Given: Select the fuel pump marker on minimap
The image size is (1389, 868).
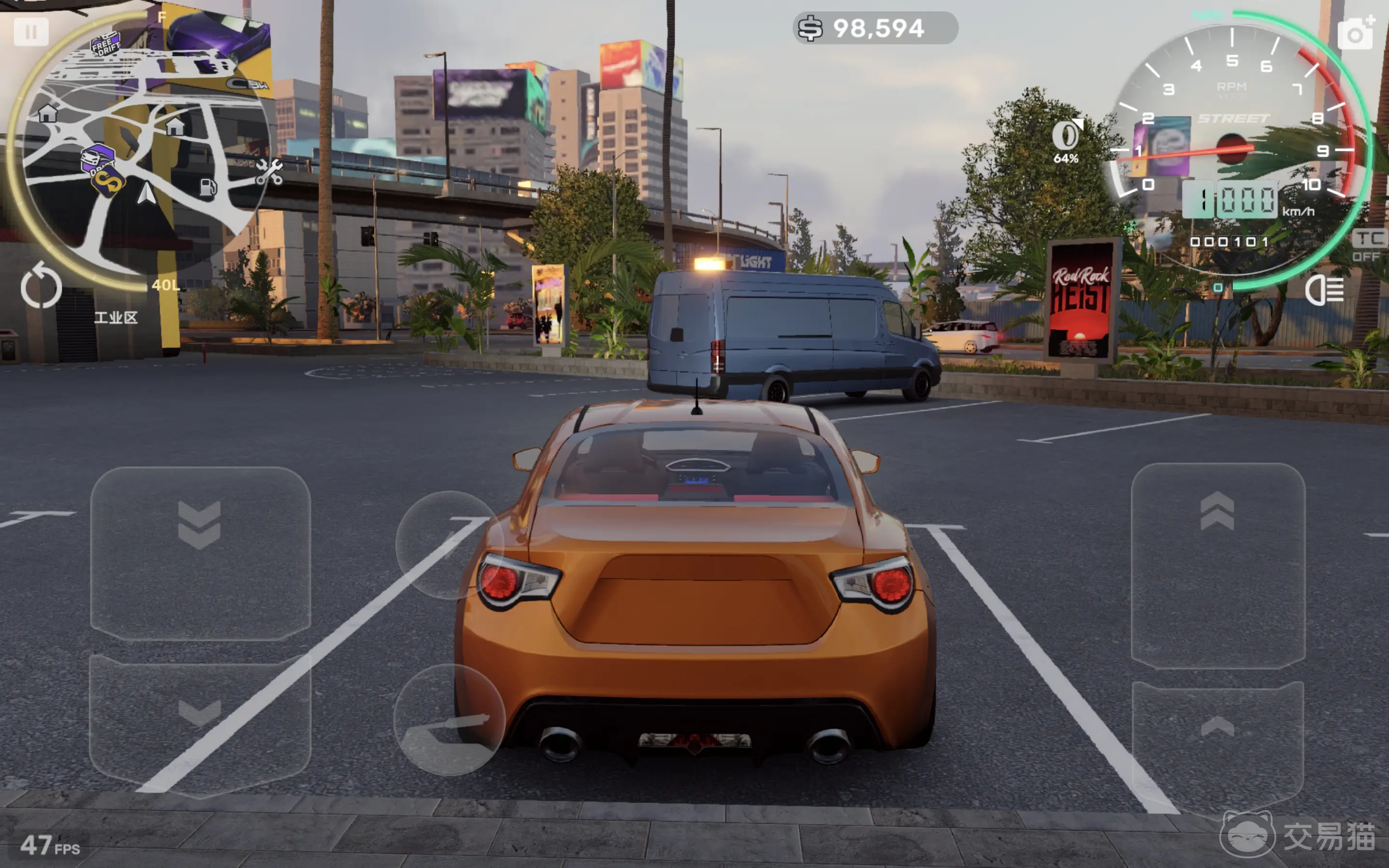Looking at the screenshot, I should 208,187.
